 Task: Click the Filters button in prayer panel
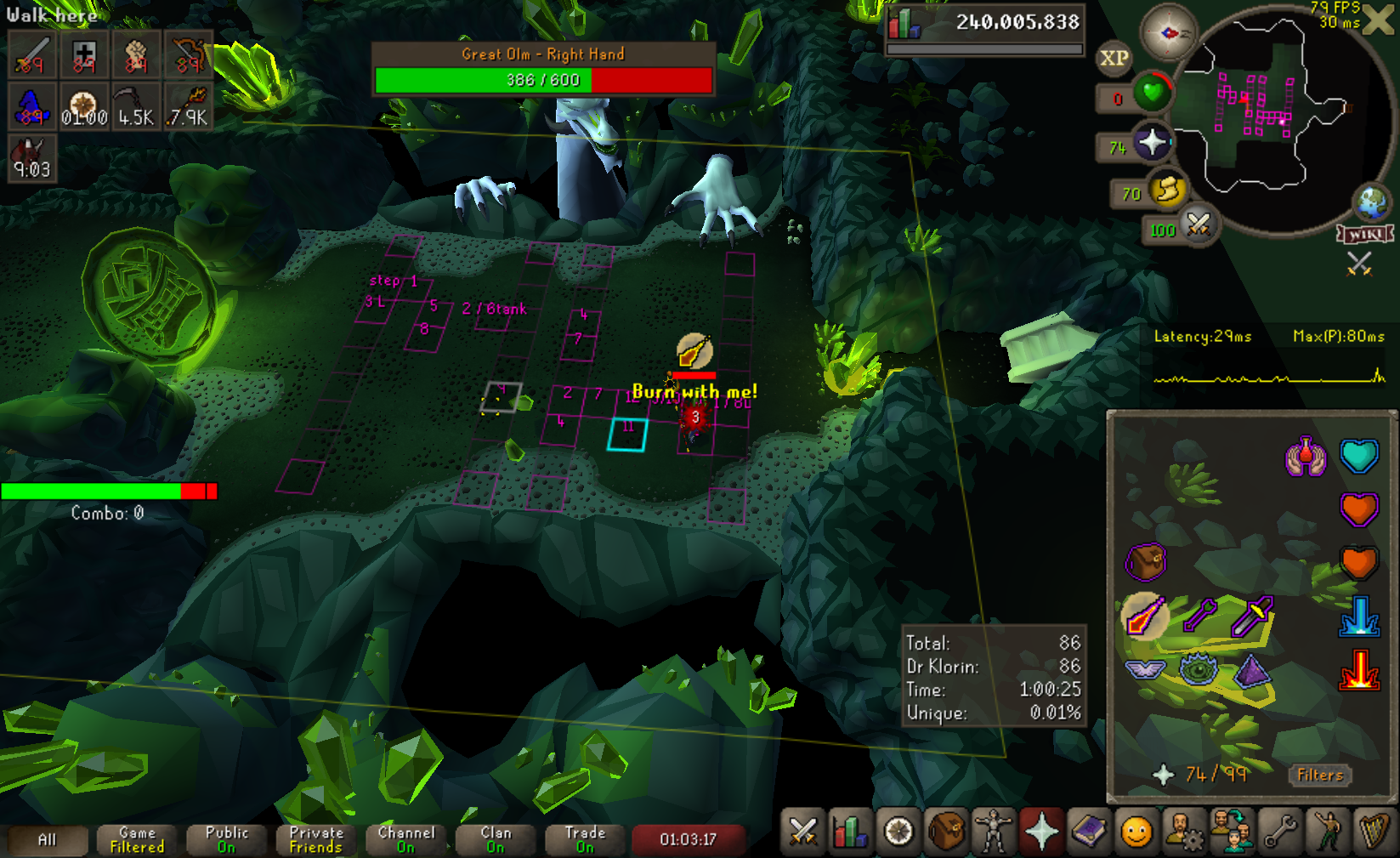tap(1320, 775)
